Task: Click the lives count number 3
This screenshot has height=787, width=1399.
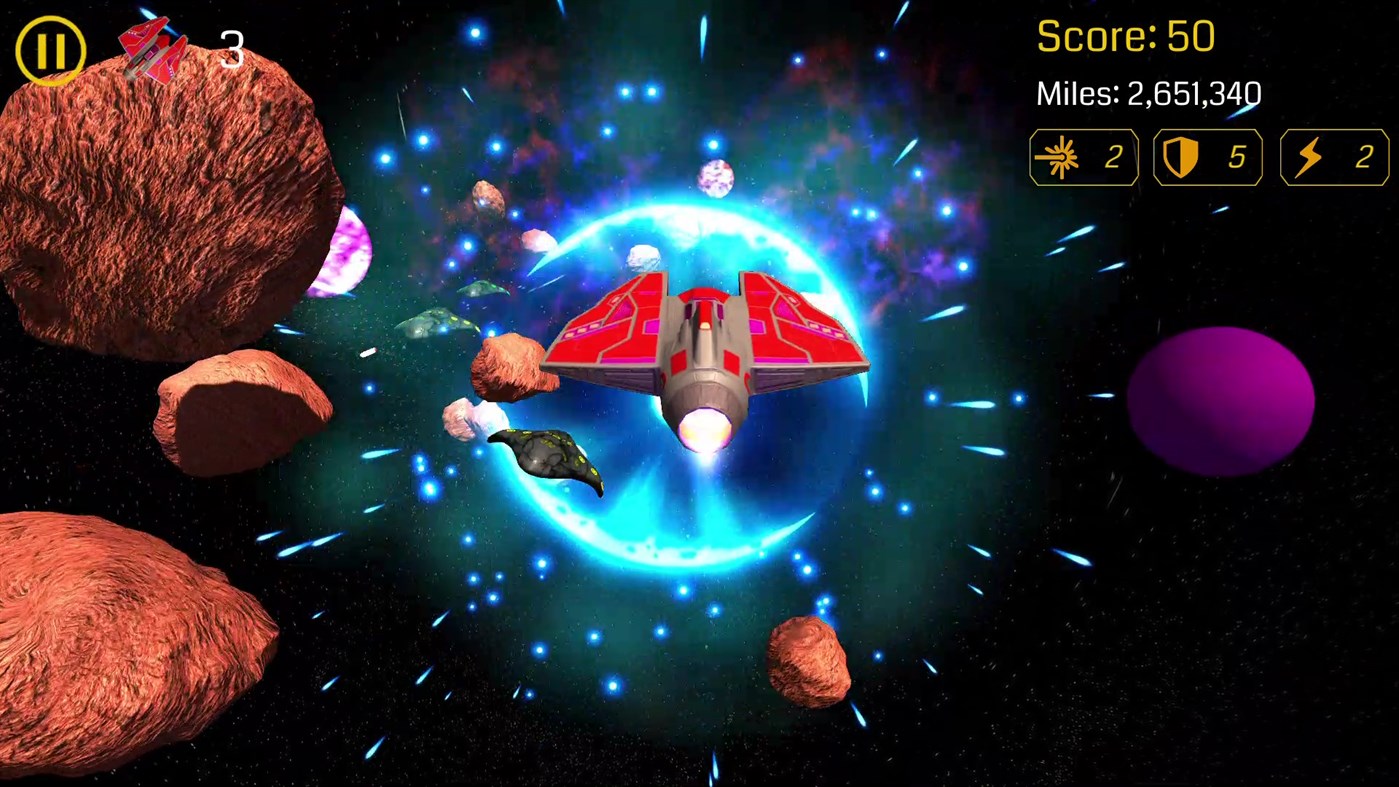Action: [231, 50]
